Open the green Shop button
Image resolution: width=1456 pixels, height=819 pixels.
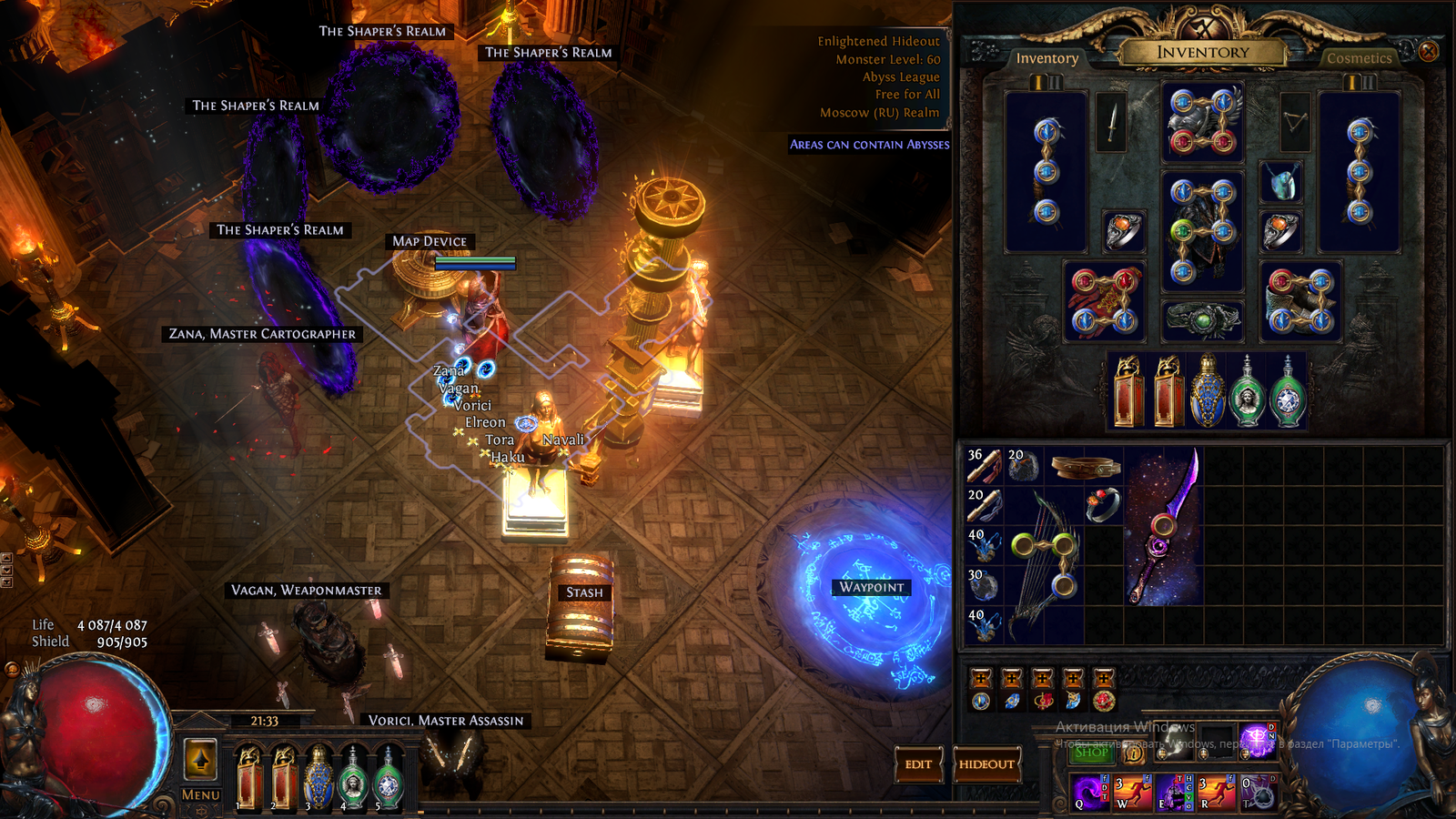pyautogui.click(x=1091, y=753)
